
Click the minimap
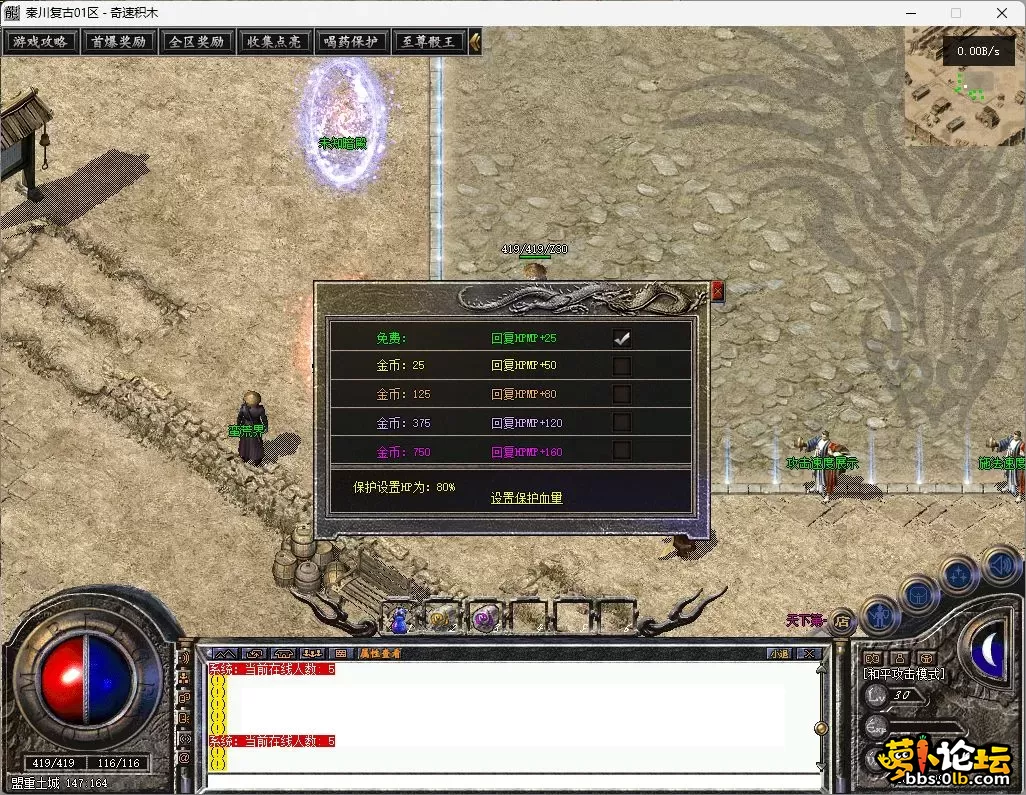coord(964,86)
